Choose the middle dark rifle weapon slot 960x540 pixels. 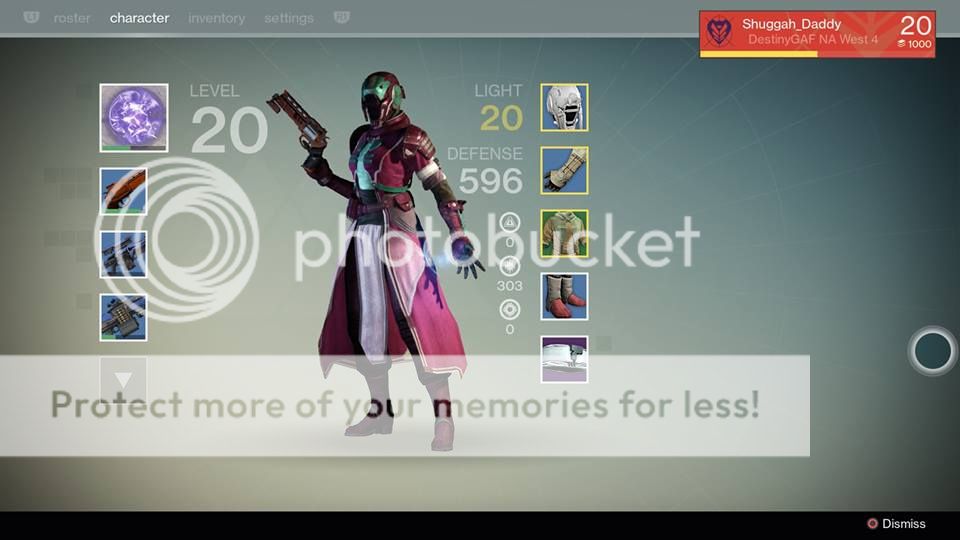tap(124, 254)
